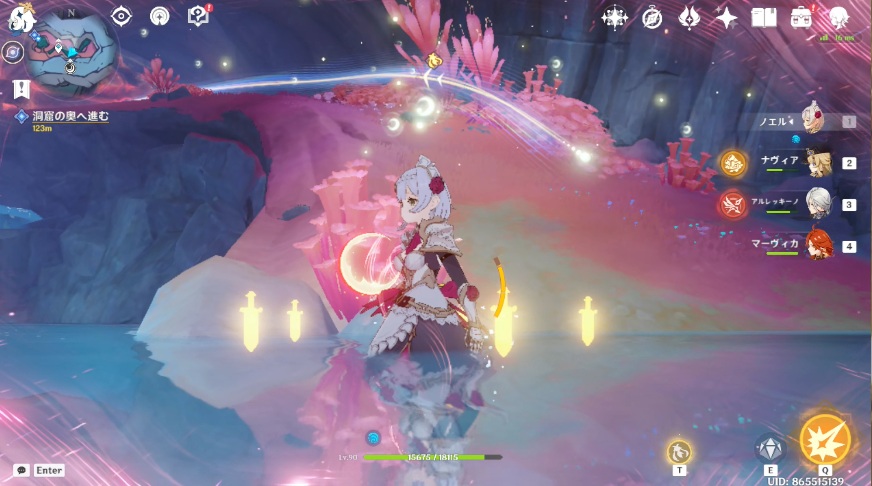The height and width of the screenshot is (486, 872).
Task: Open the character profile head icon
Action: tap(838, 17)
